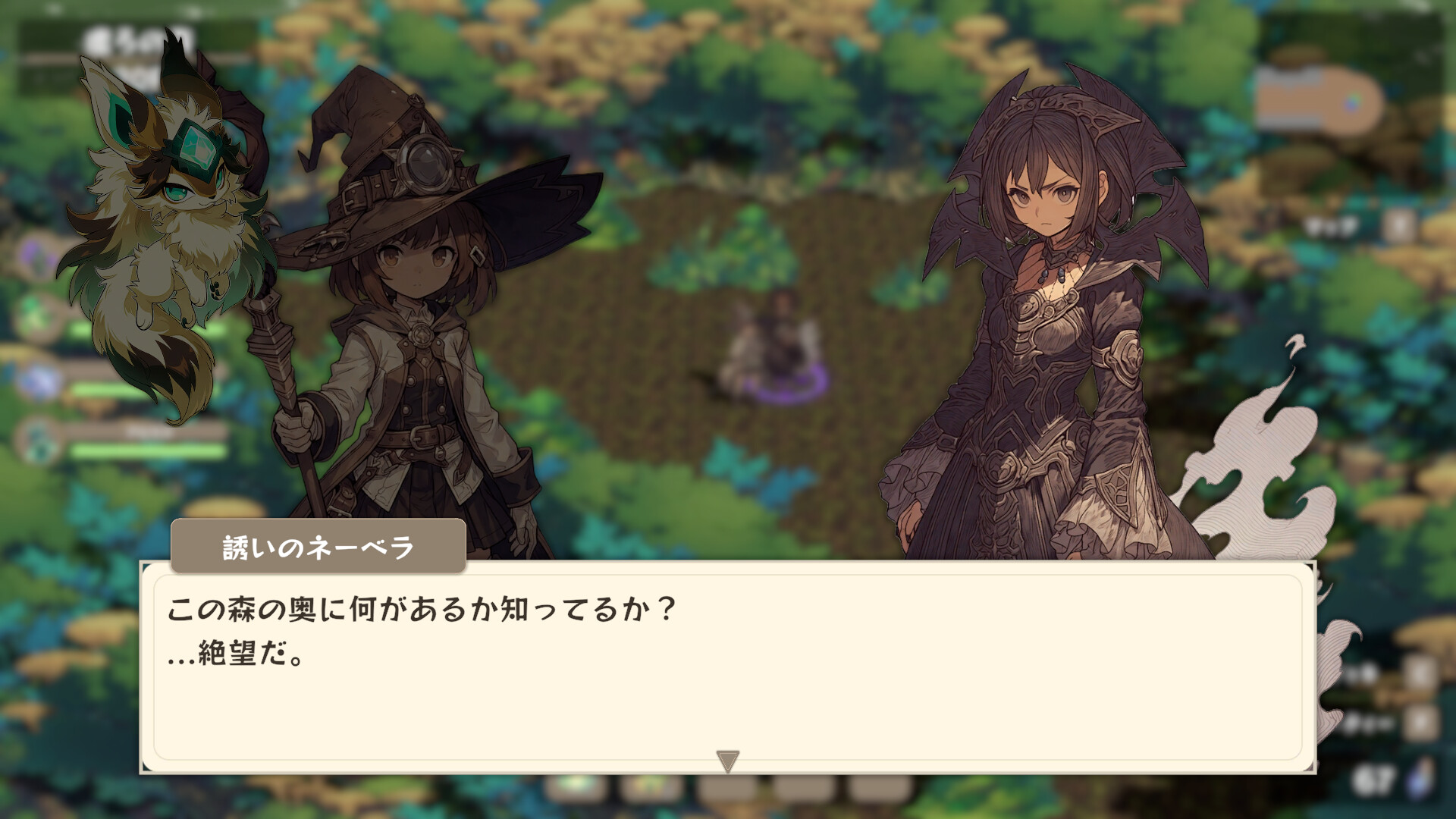
Task: Toggle the second option box on the lower right
Action: [x=1423, y=723]
